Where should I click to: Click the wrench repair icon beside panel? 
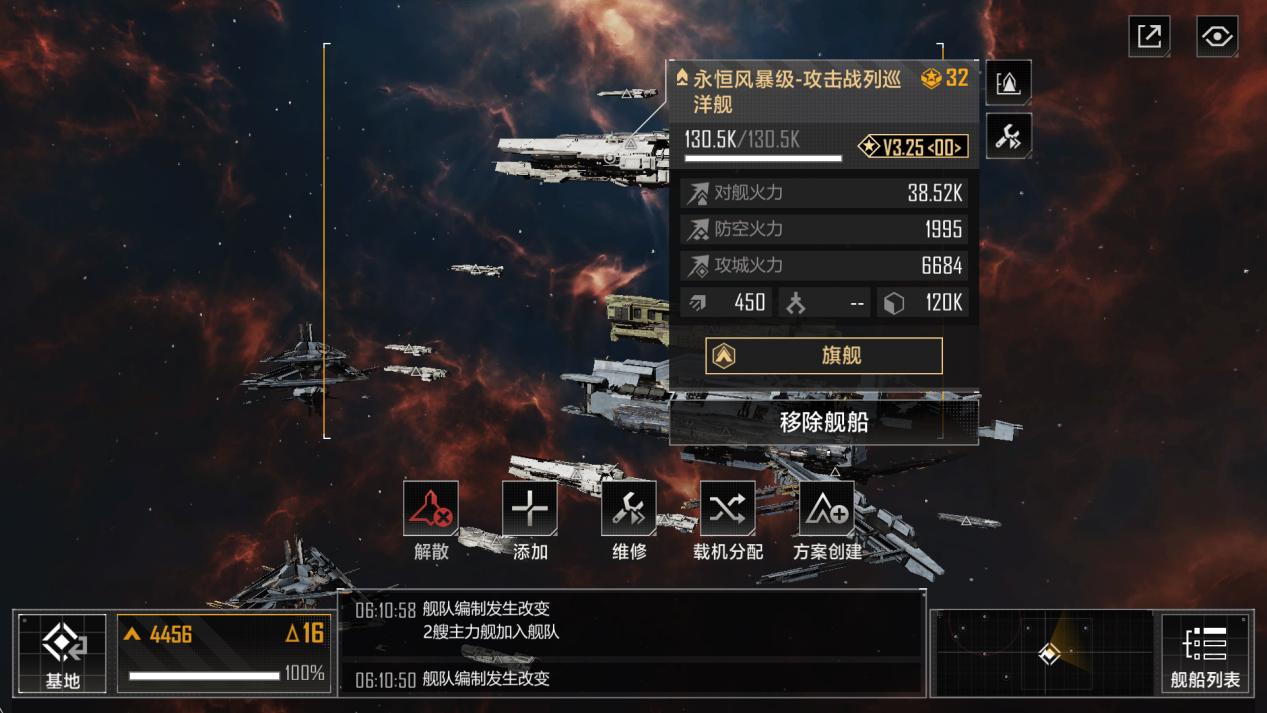1008,136
